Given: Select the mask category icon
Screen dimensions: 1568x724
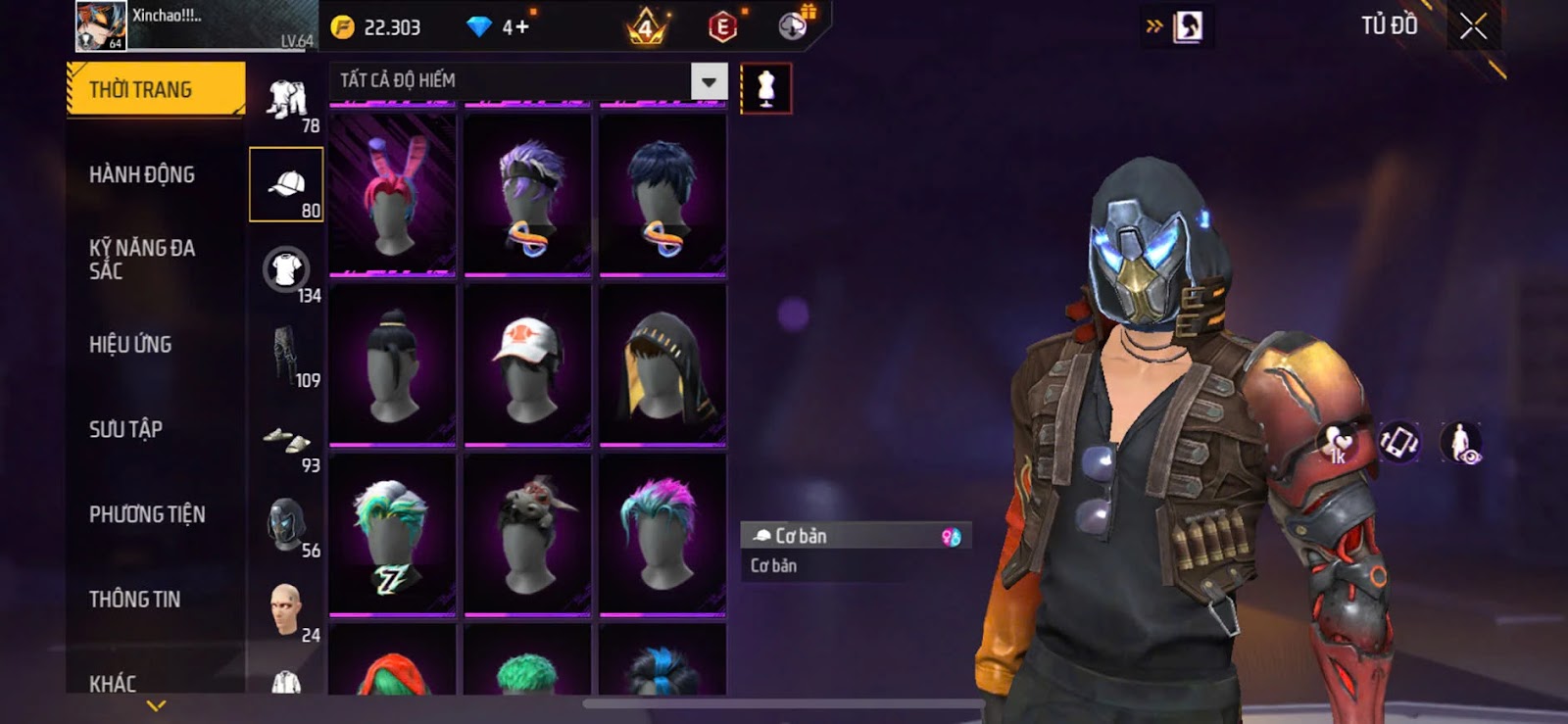Looking at the screenshot, I should point(286,524).
